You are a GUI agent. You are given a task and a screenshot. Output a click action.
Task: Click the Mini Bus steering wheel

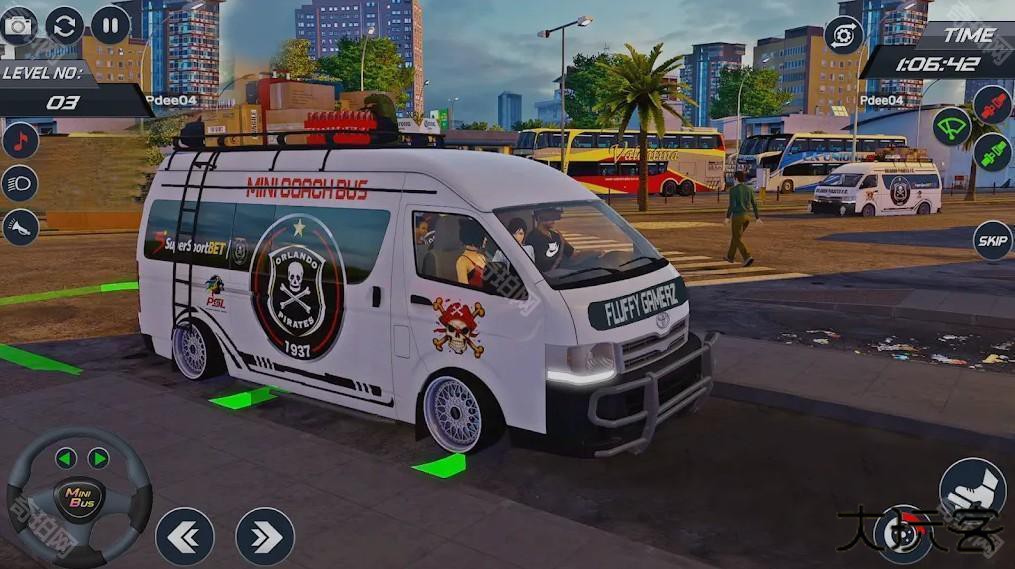tap(79, 497)
